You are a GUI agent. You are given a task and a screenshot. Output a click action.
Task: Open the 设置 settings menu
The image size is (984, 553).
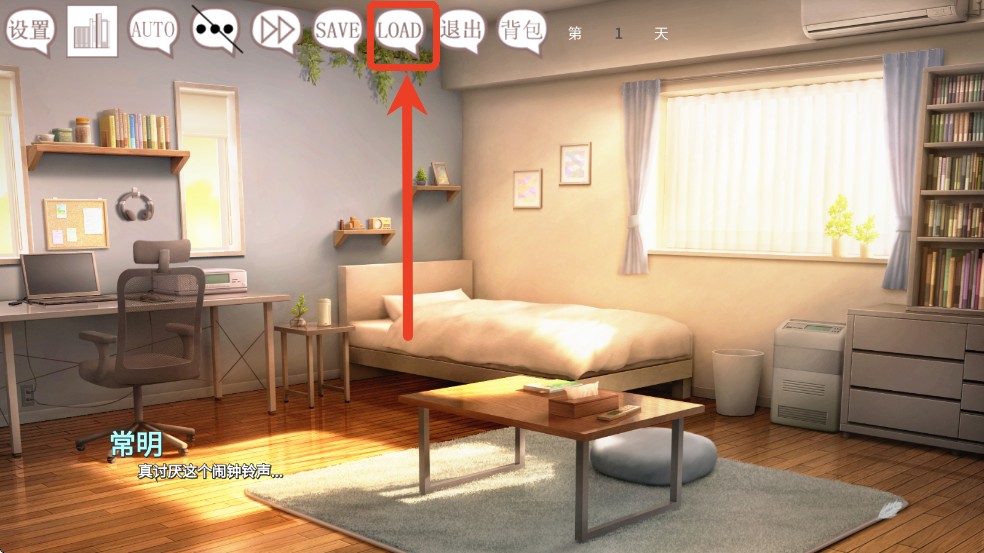[x=29, y=30]
